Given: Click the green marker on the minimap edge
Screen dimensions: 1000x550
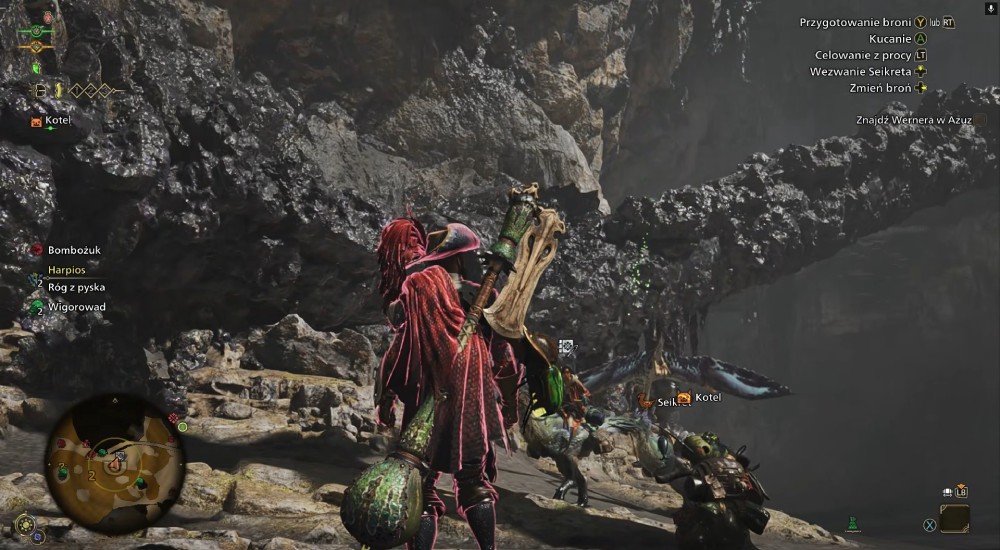Looking at the screenshot, I should click(x=182, y=427).
